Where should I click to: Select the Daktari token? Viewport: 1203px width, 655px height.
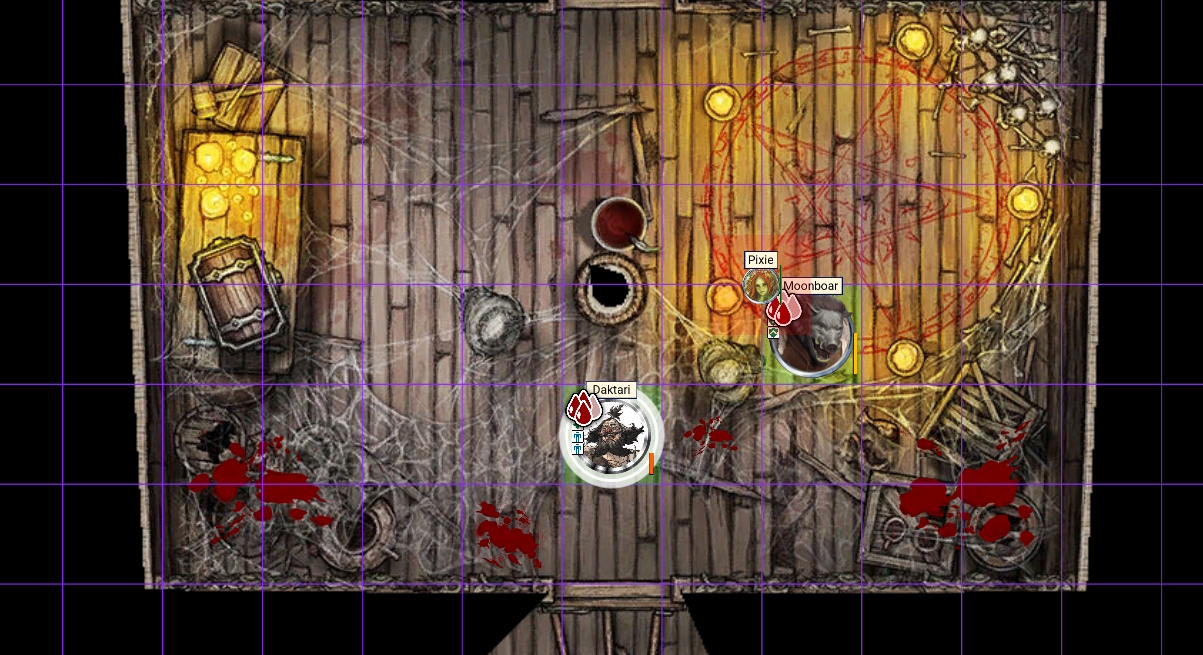pos(613,438)
